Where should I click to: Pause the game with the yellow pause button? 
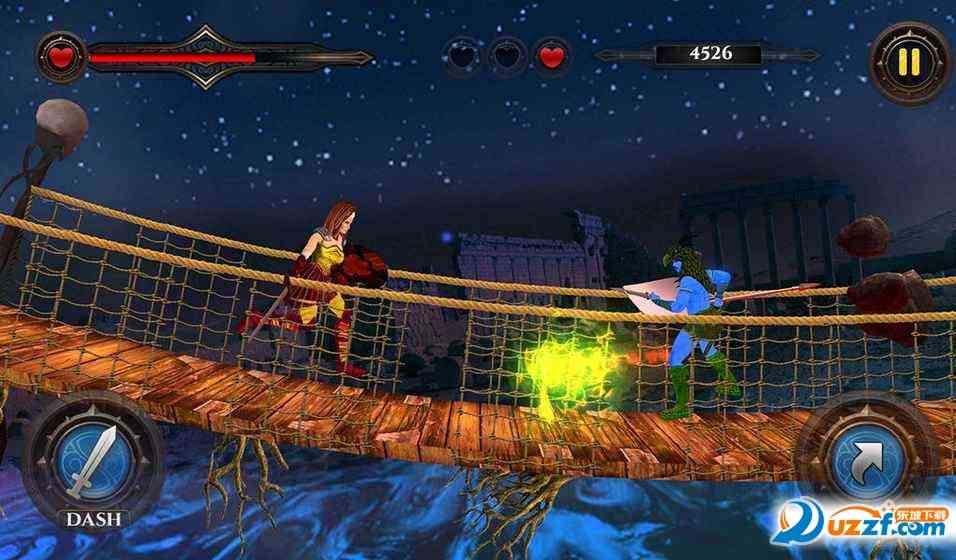click(909, 61)
